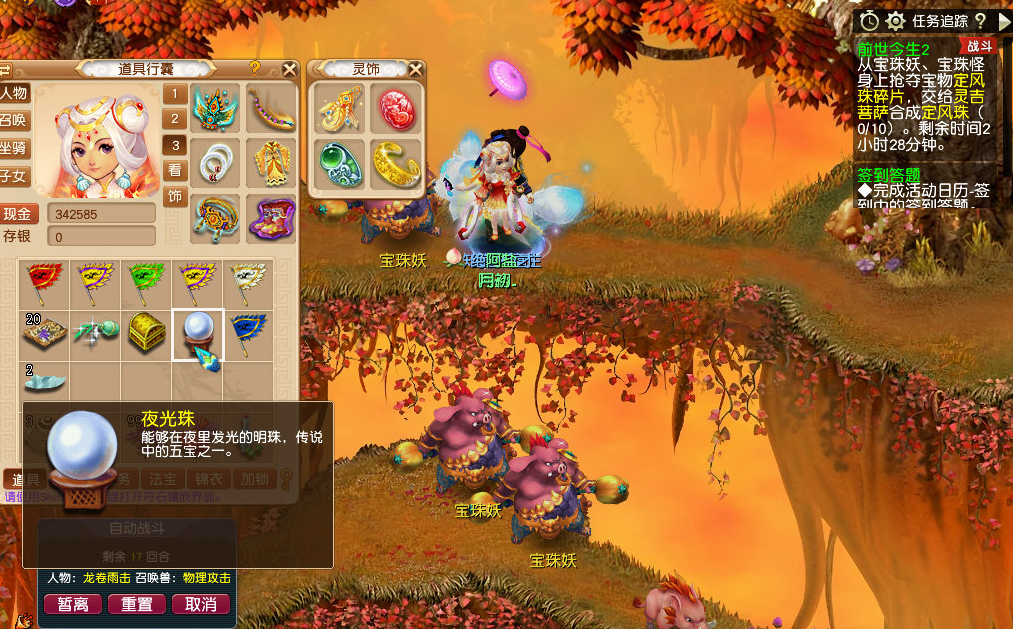Open the inventory help question mark
Image resolution: width=1013 pixels, height=629 pixels.
coord(255,68)
